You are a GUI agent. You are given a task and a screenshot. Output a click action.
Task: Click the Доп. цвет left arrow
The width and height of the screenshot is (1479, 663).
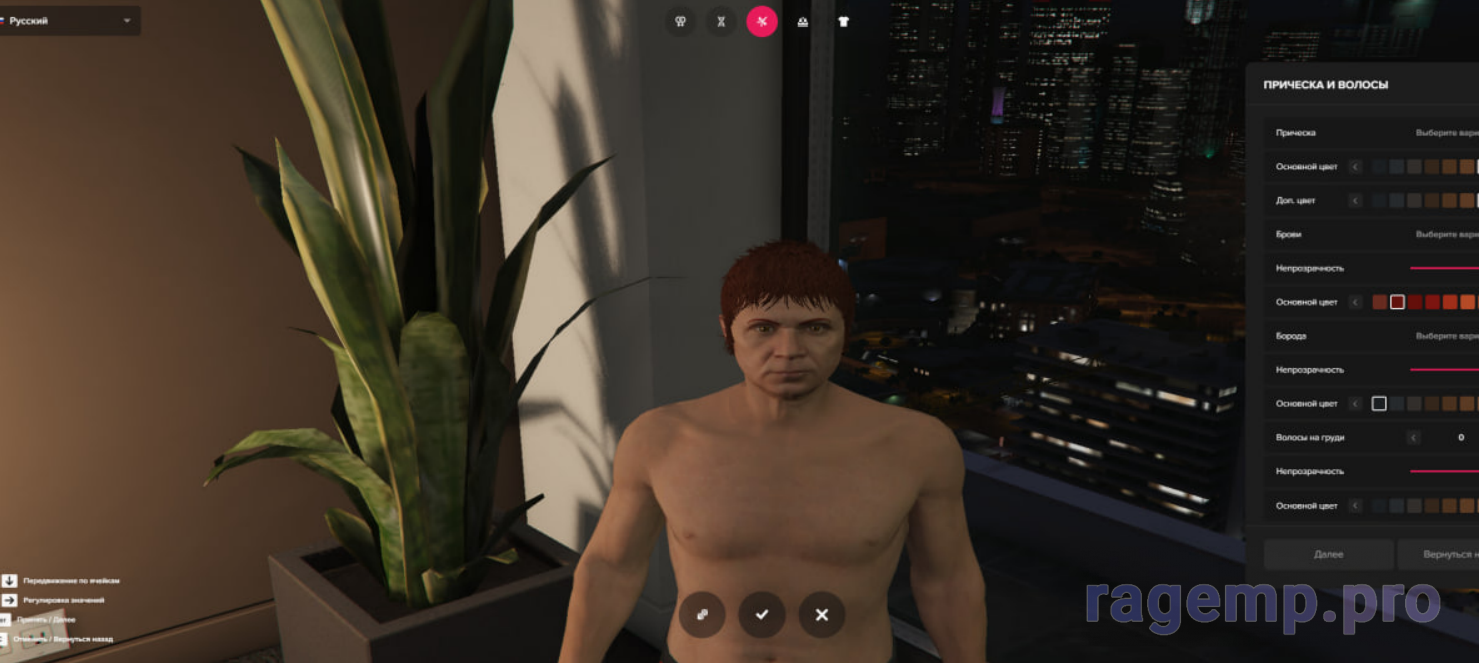click(x=1356, y=201)
